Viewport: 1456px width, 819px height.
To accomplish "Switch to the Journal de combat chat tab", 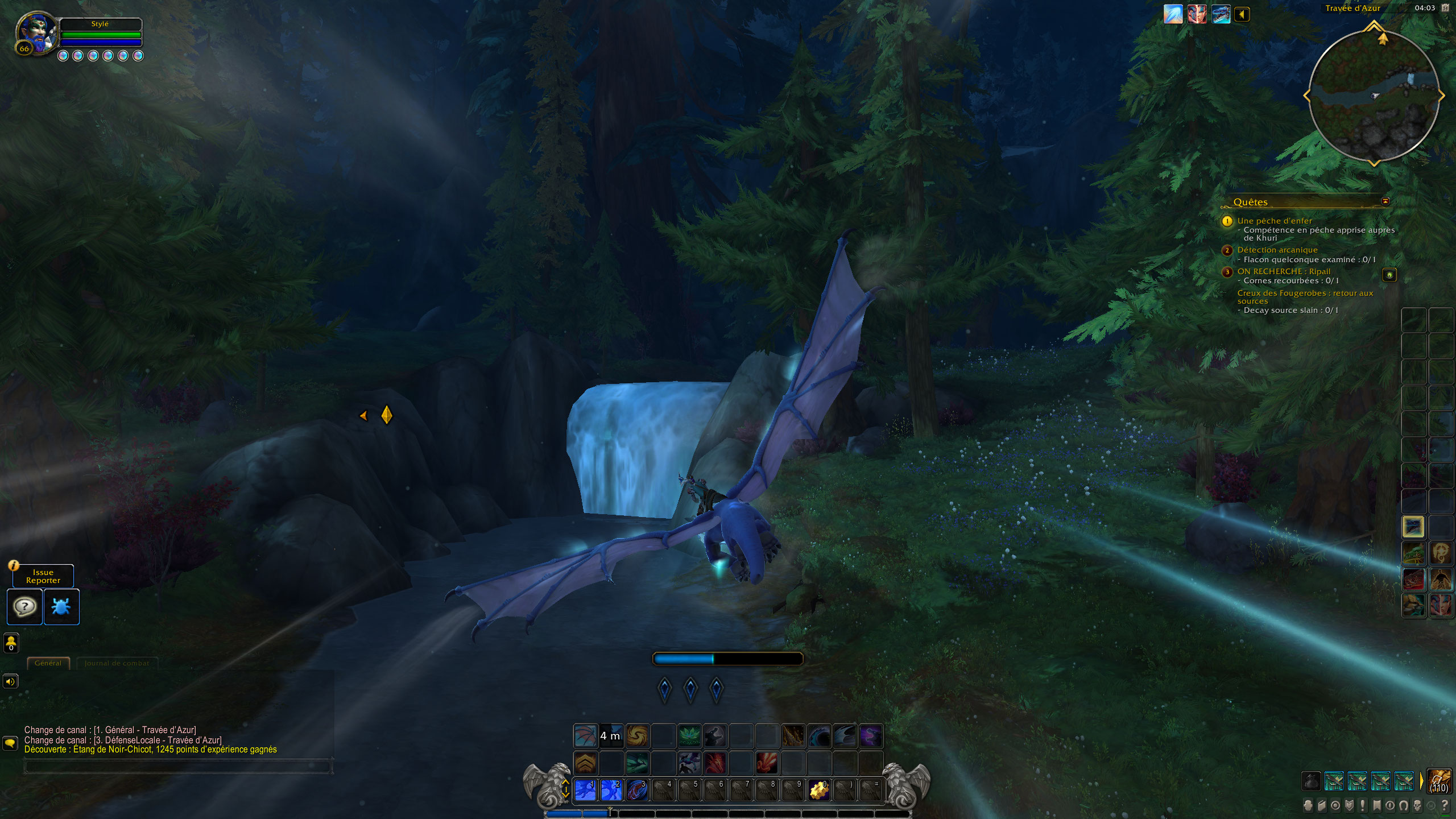I will tap(117, 663).
